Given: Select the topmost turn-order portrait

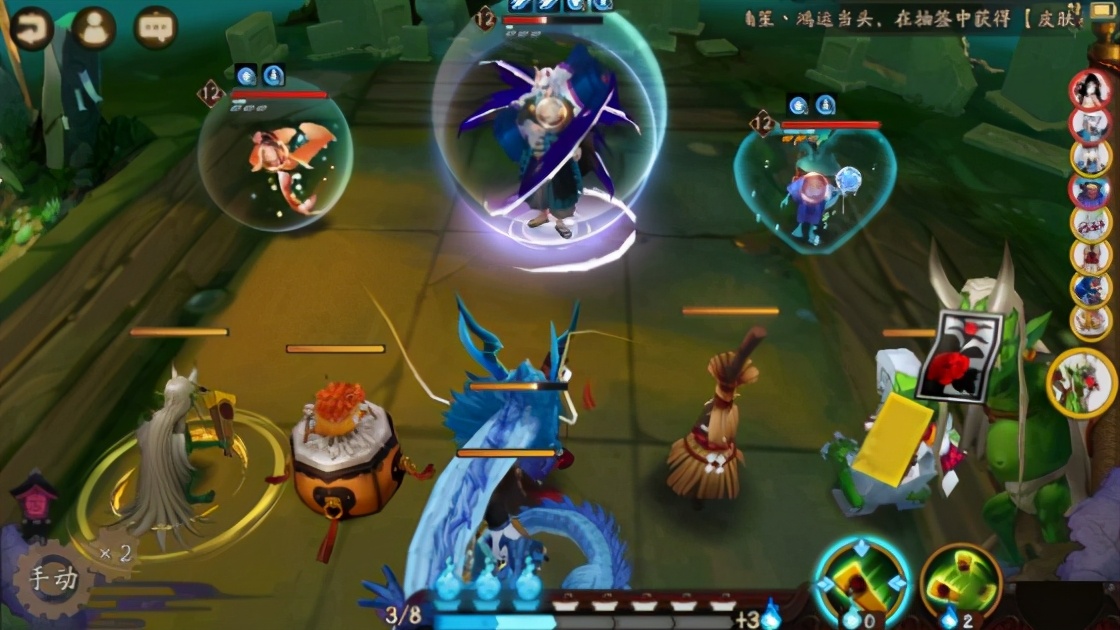Looking at the screenshot, I should [1091, 91].
